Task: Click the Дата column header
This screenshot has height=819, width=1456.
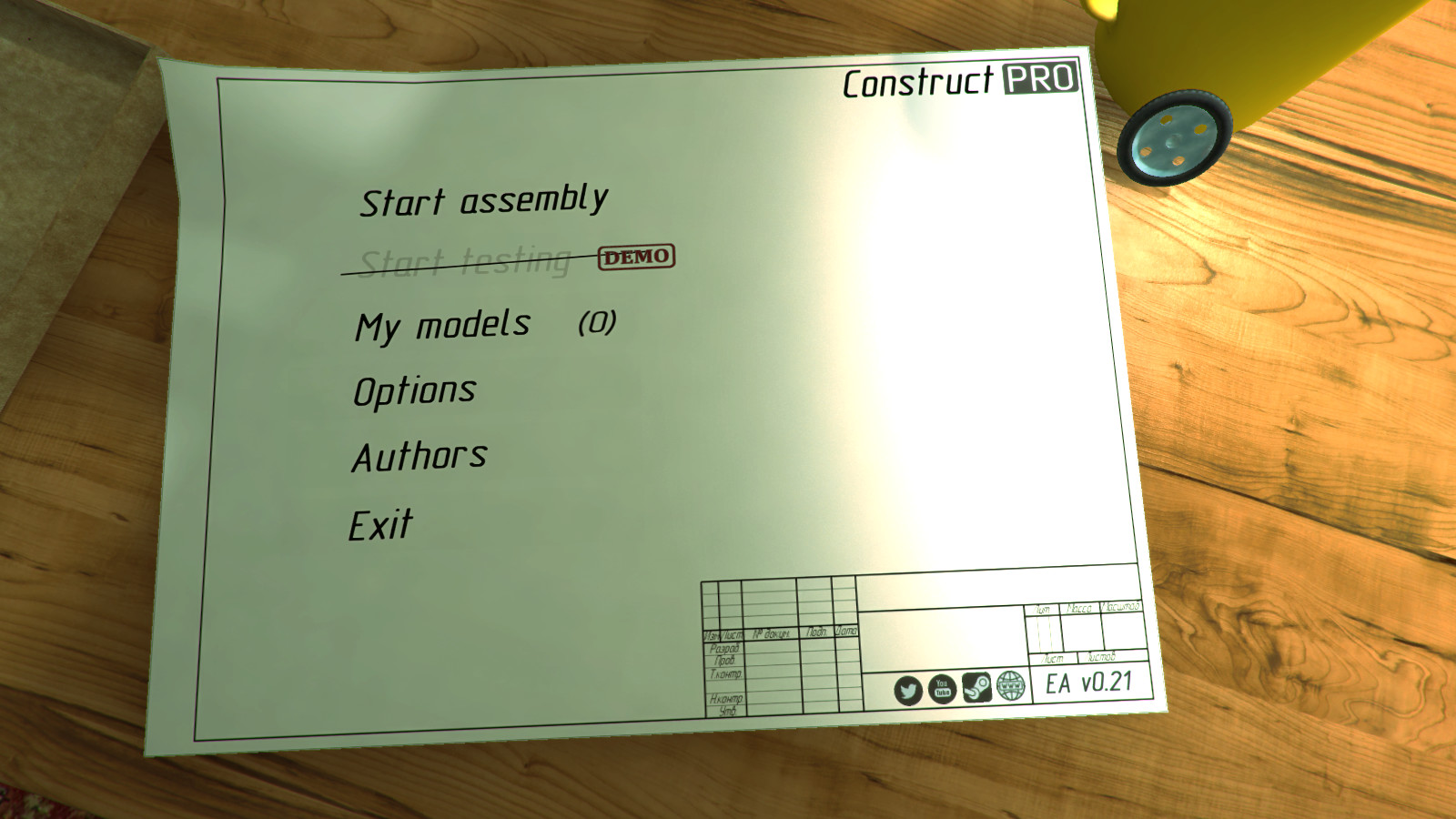Action: coord(845,632)
